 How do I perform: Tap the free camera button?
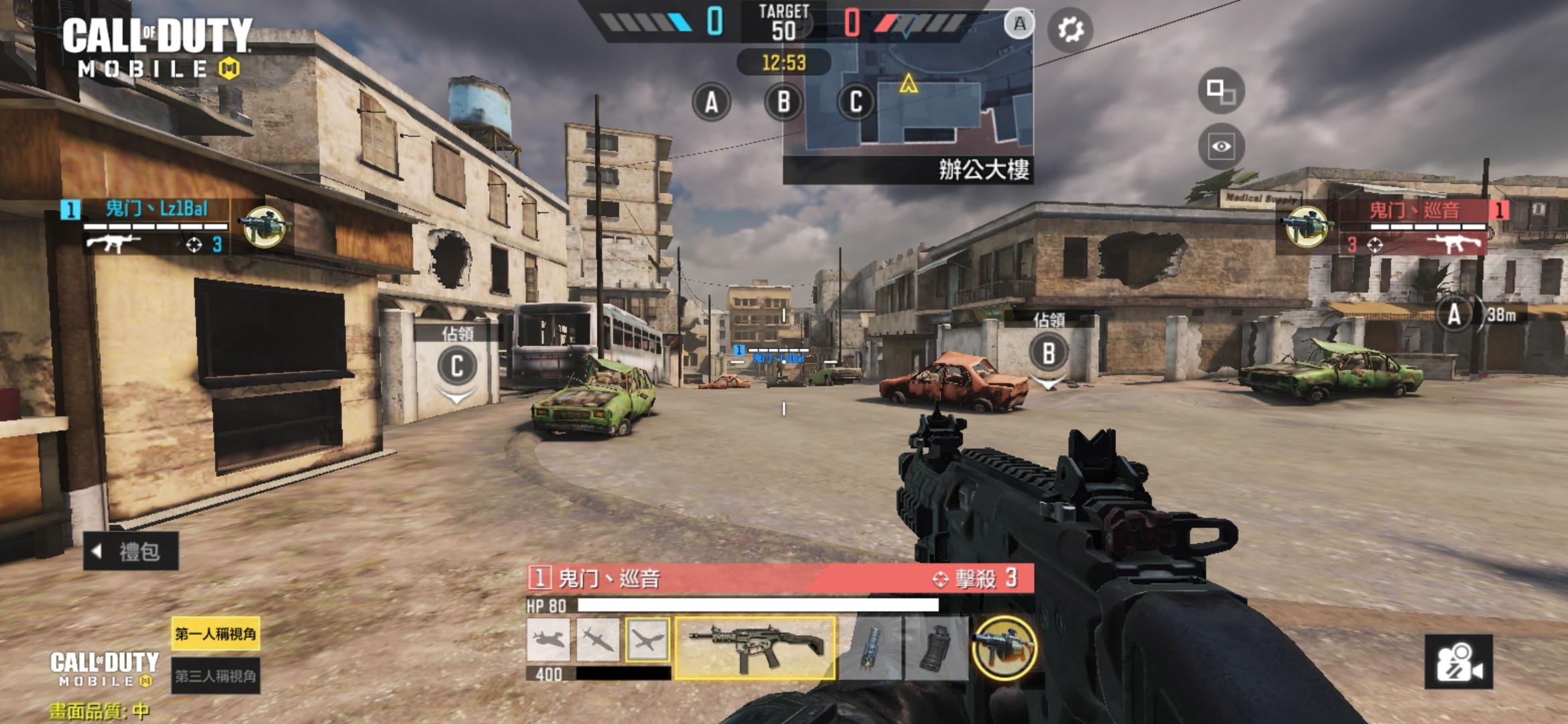click(1458, 662)
